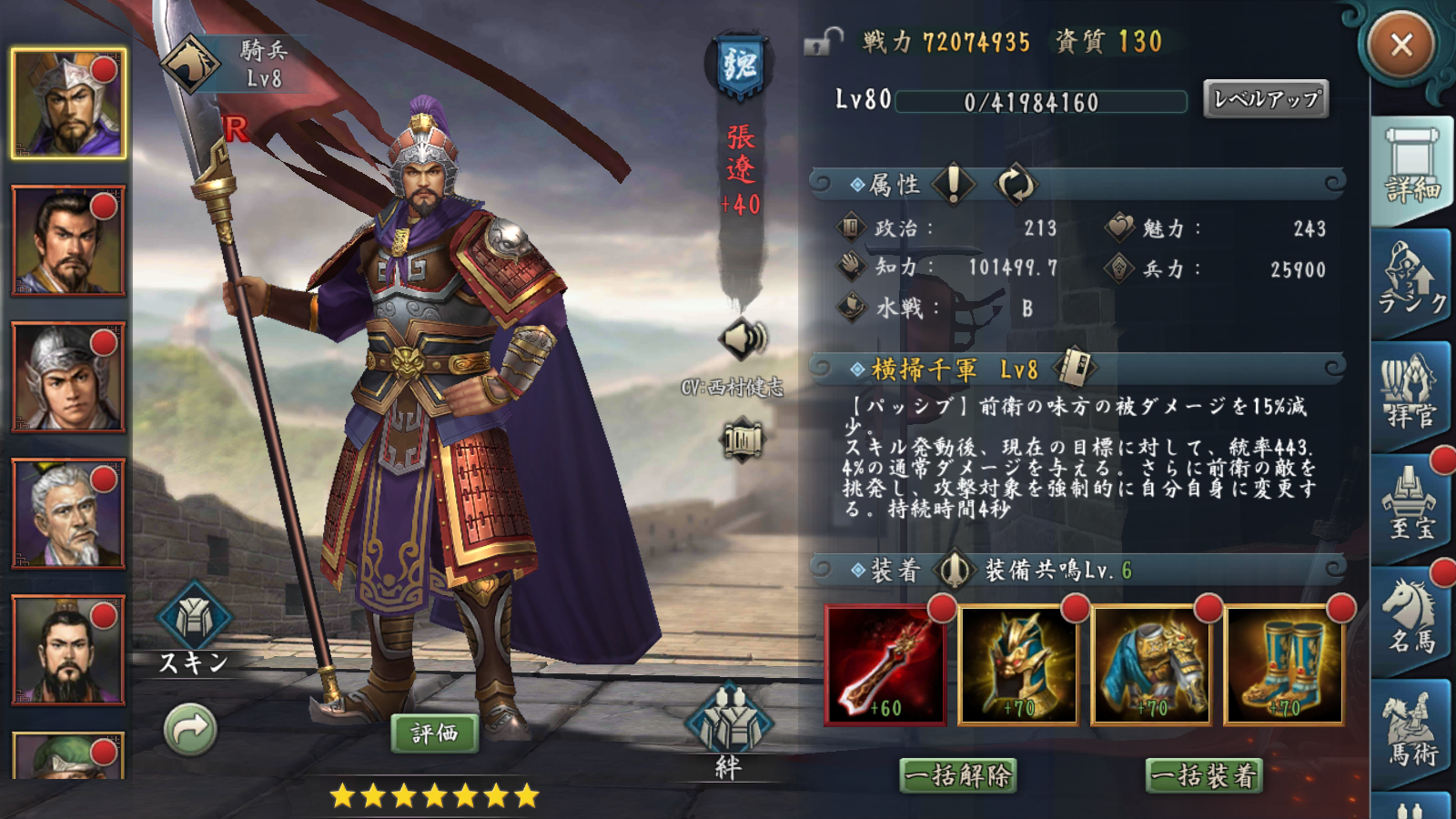Select the blue-gold armor equipment slot
Screen dimensions: 1456x819
(1151, 665)
